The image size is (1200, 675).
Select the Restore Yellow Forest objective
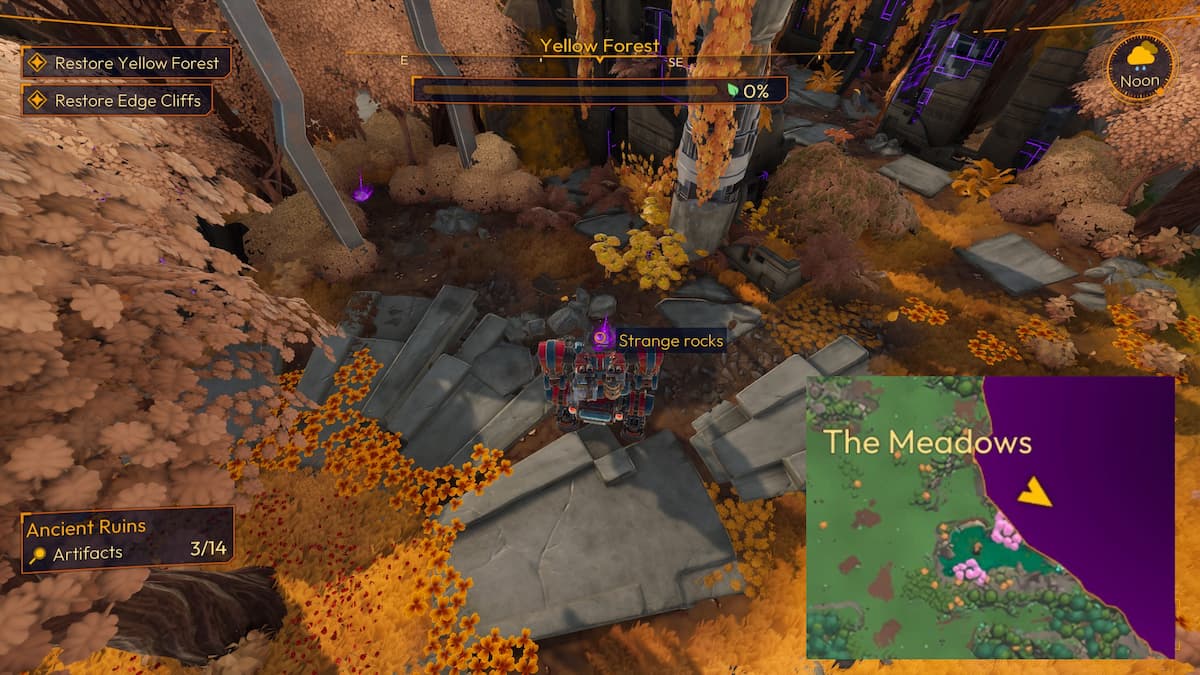click(x=126, y=63)
